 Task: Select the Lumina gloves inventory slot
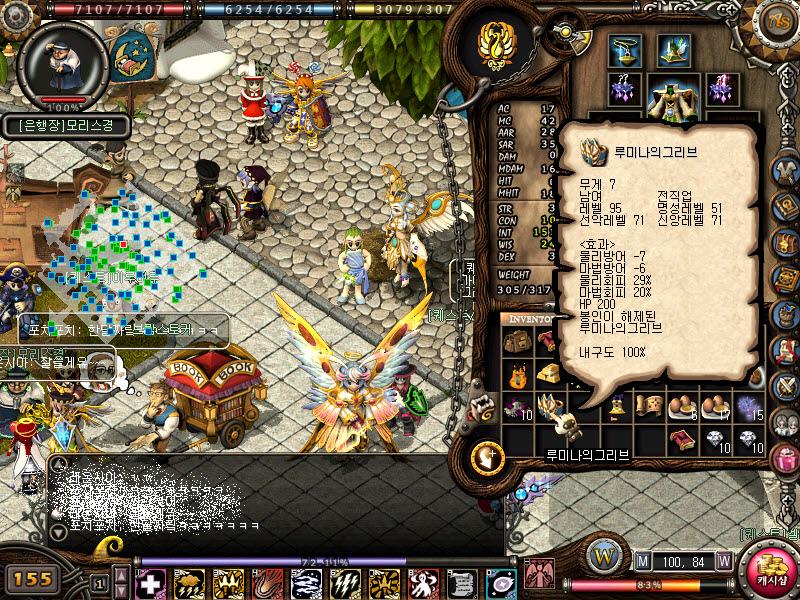pyautogui.click(x=550, y=408)
